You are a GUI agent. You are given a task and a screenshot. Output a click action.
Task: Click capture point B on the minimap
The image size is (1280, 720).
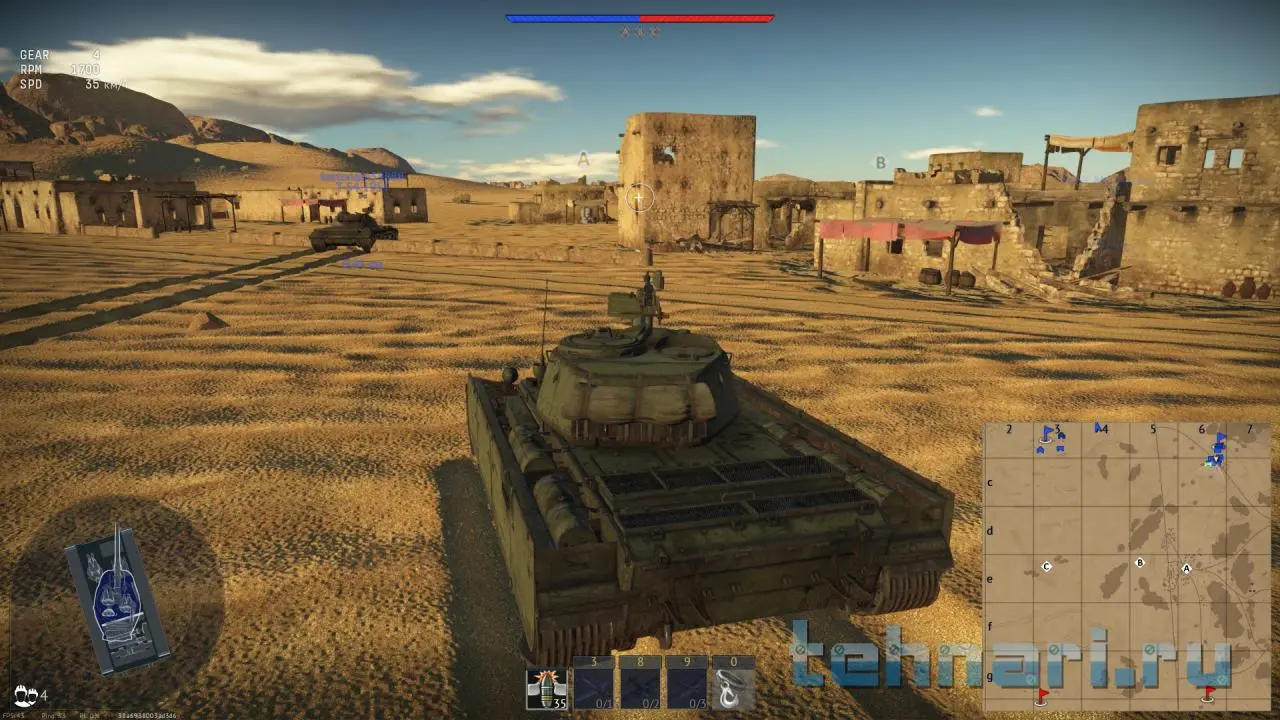(1139, 563)
